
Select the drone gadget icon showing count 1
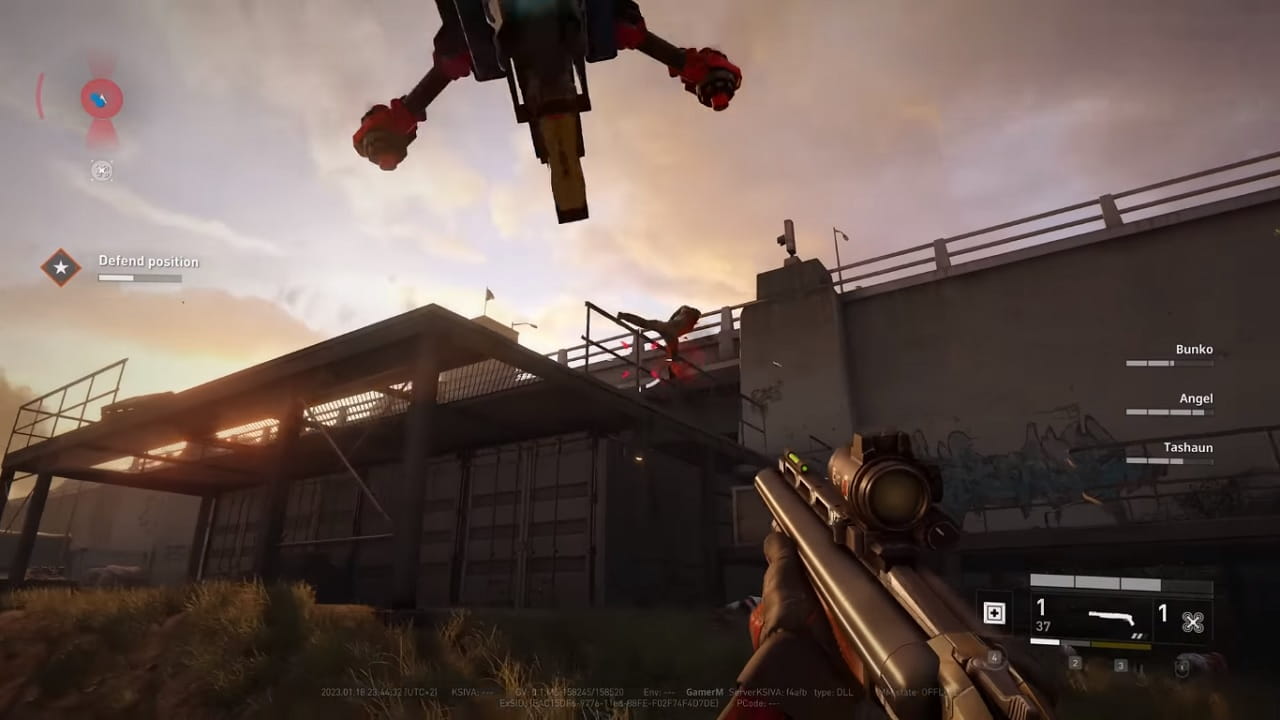(x=1194, y=621)
